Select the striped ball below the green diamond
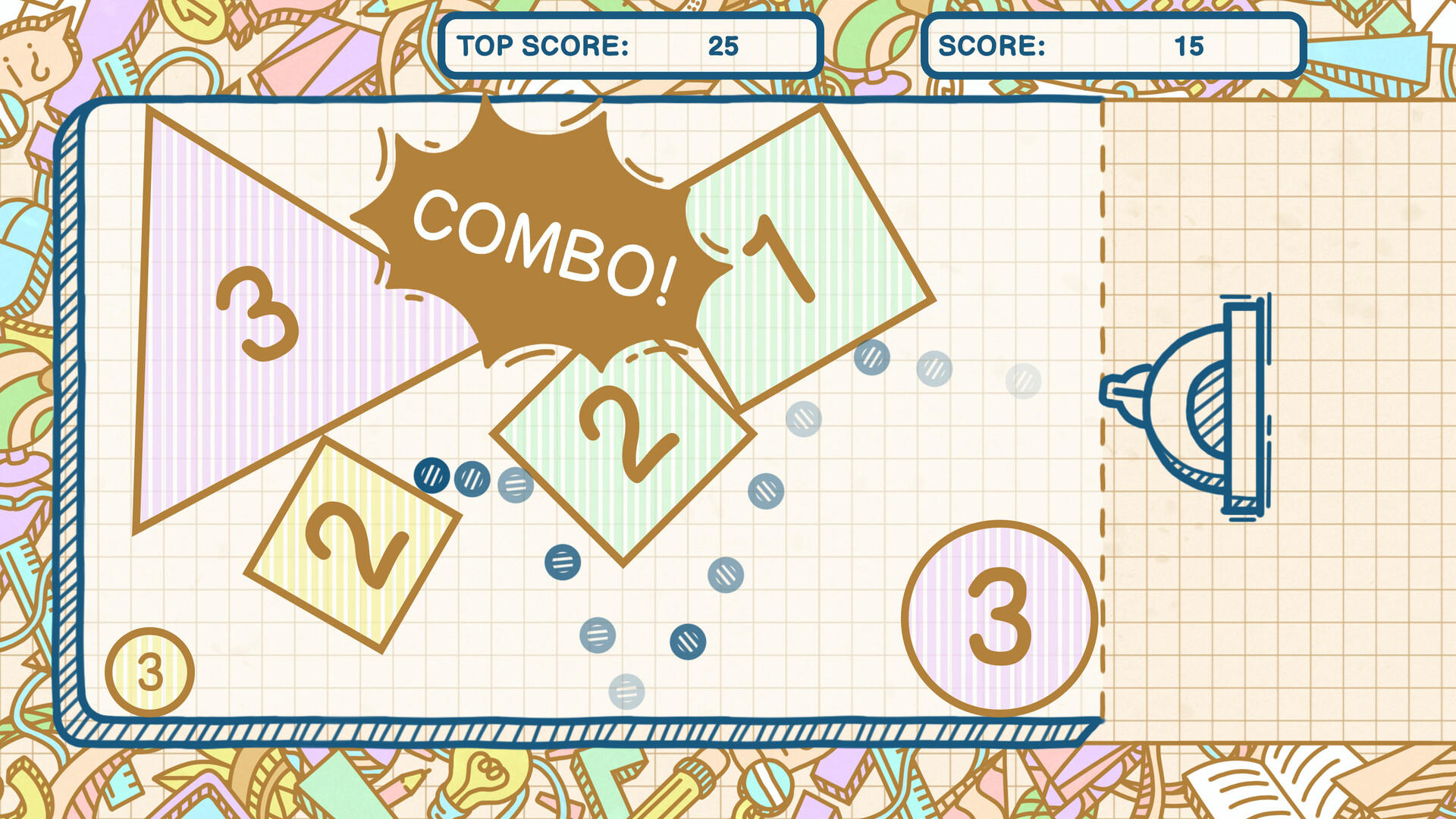The height and width of the screenshot is (819, 1456). pyautogui.click(x=561, y=563)
